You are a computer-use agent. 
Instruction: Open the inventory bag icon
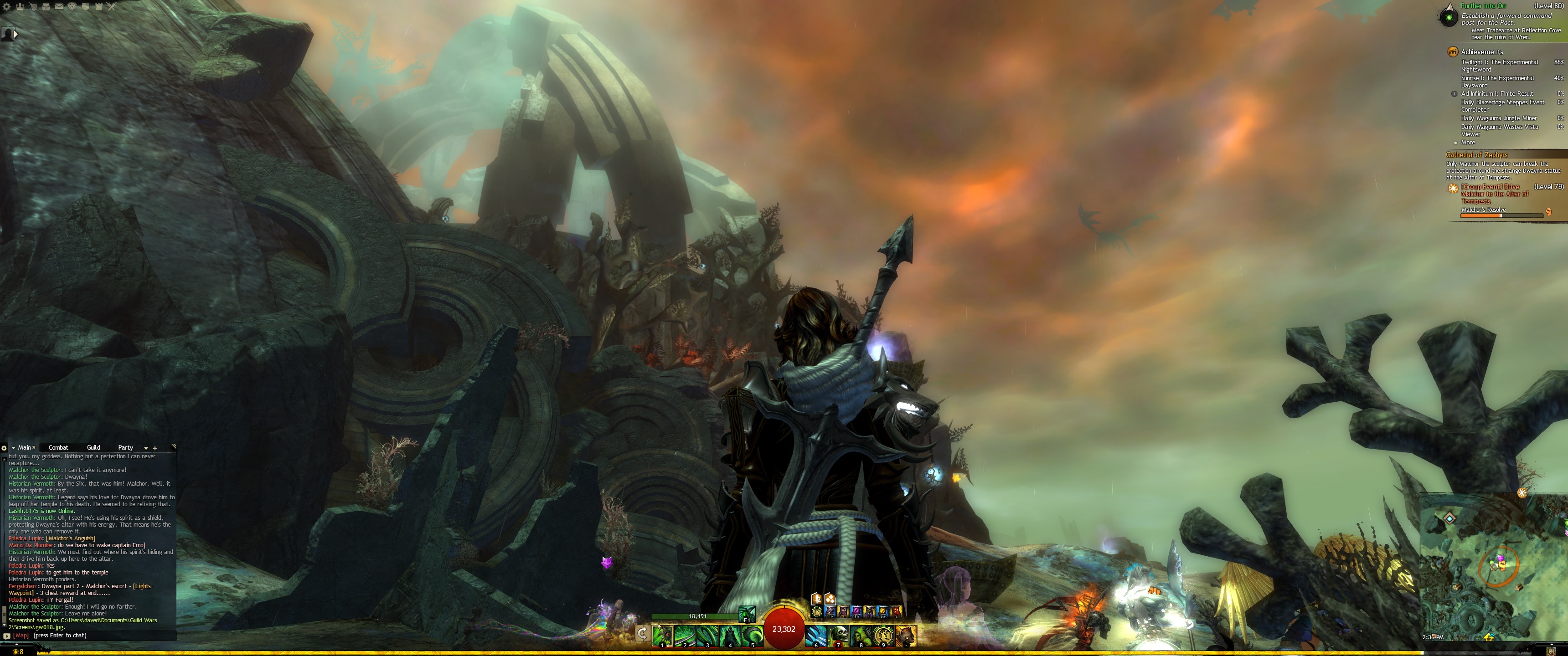(x=46, y=7)
